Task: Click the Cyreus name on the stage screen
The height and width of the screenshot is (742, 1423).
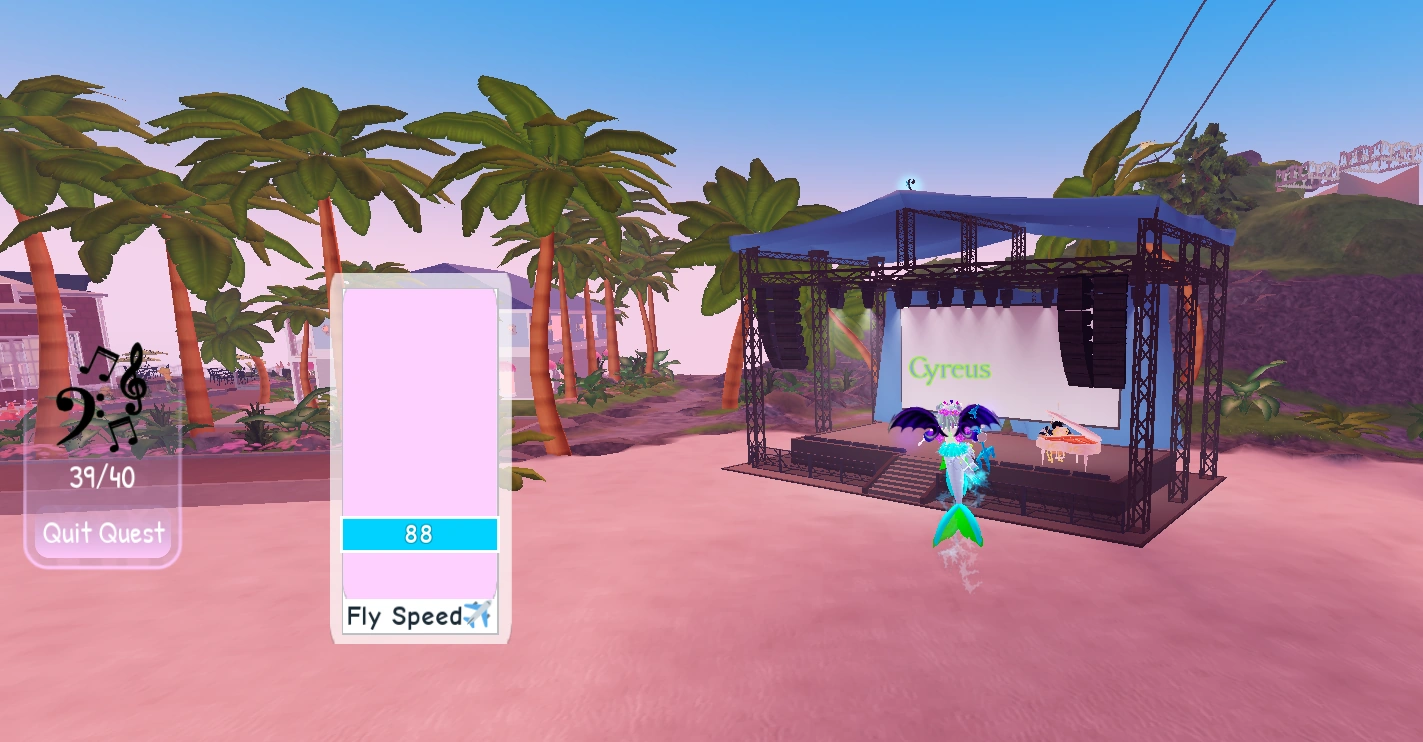Action: [x=952, y=369]
